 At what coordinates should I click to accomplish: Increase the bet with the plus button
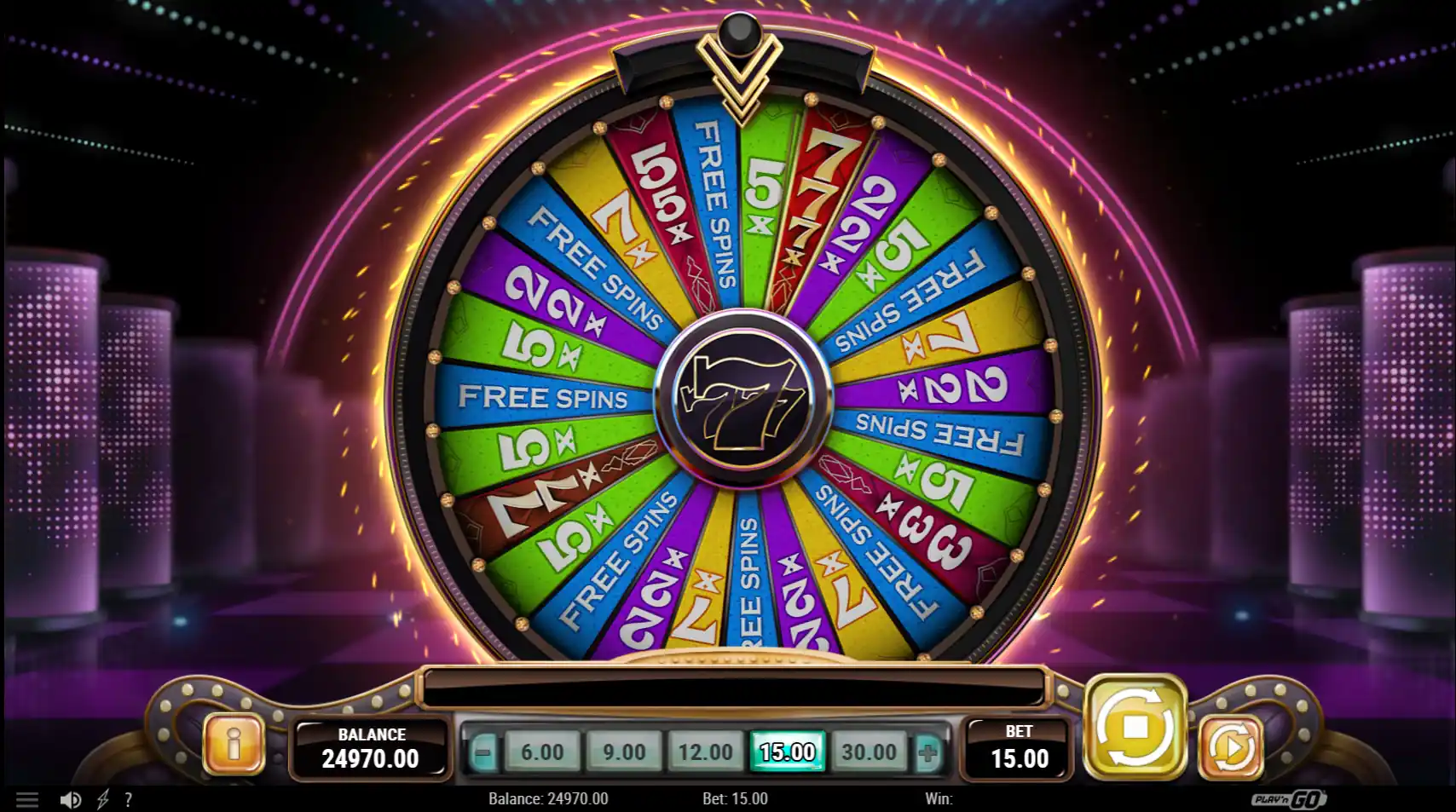point(928,752)
